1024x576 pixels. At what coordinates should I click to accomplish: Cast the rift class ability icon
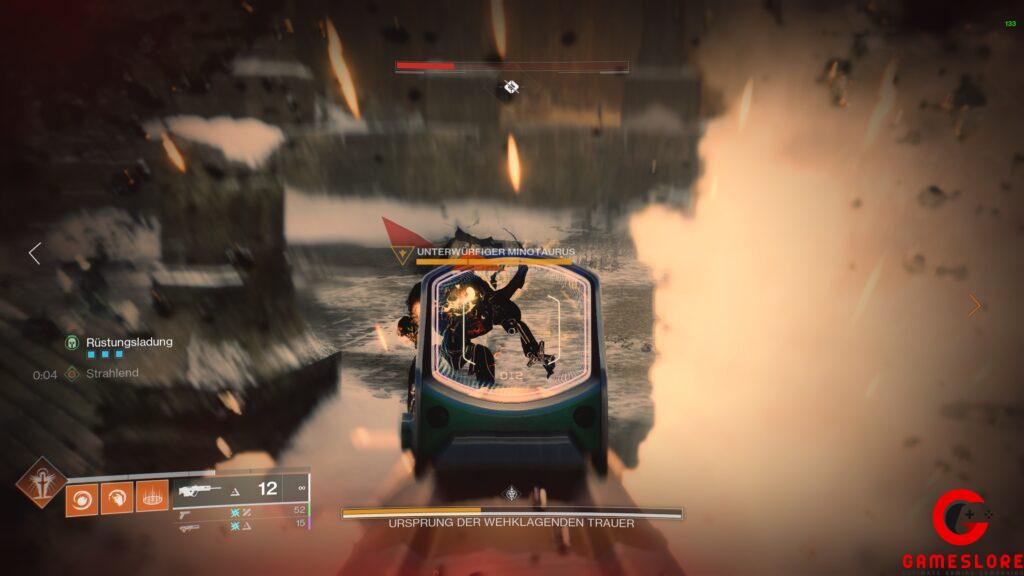pos(152,497)
